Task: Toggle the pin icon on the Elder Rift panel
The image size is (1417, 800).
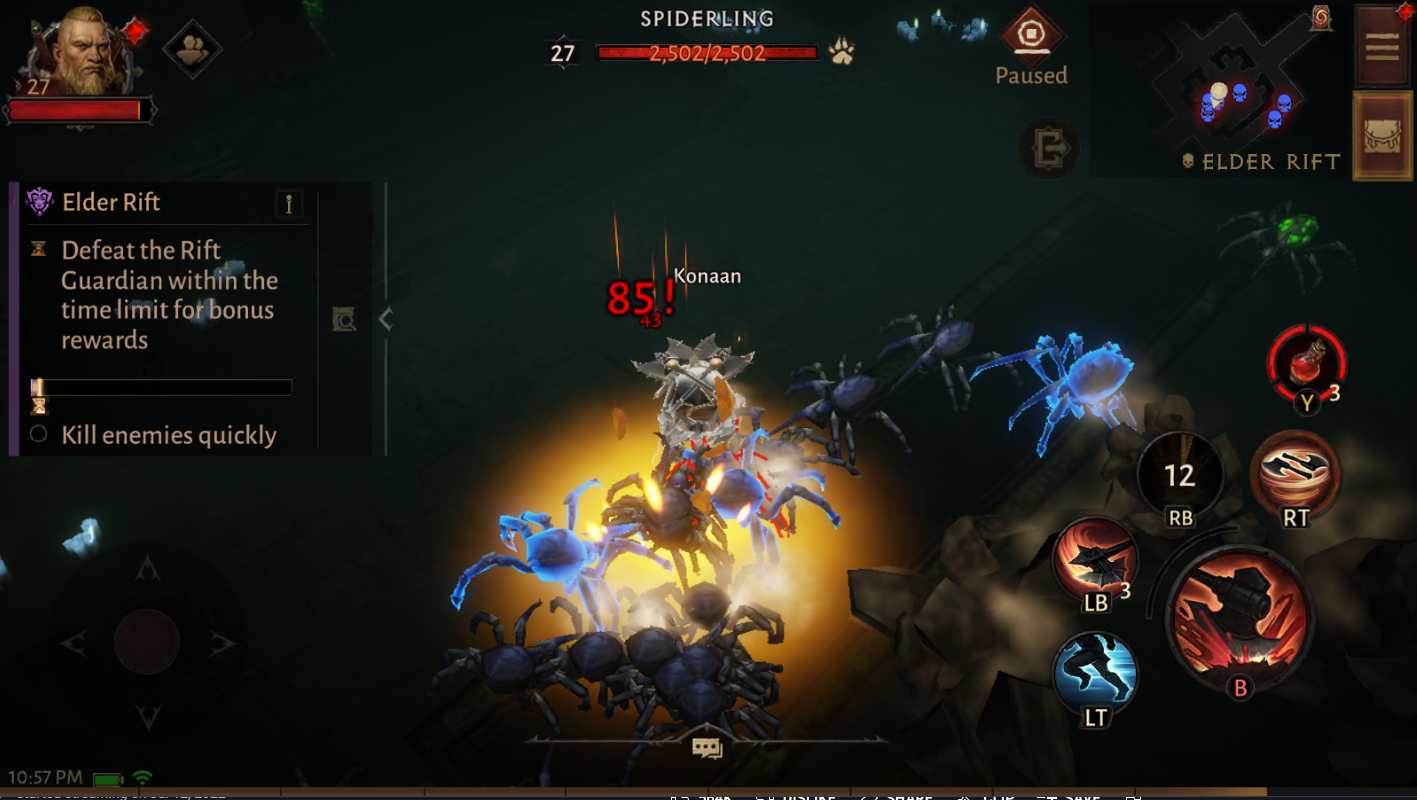Action: click(289, 202)
